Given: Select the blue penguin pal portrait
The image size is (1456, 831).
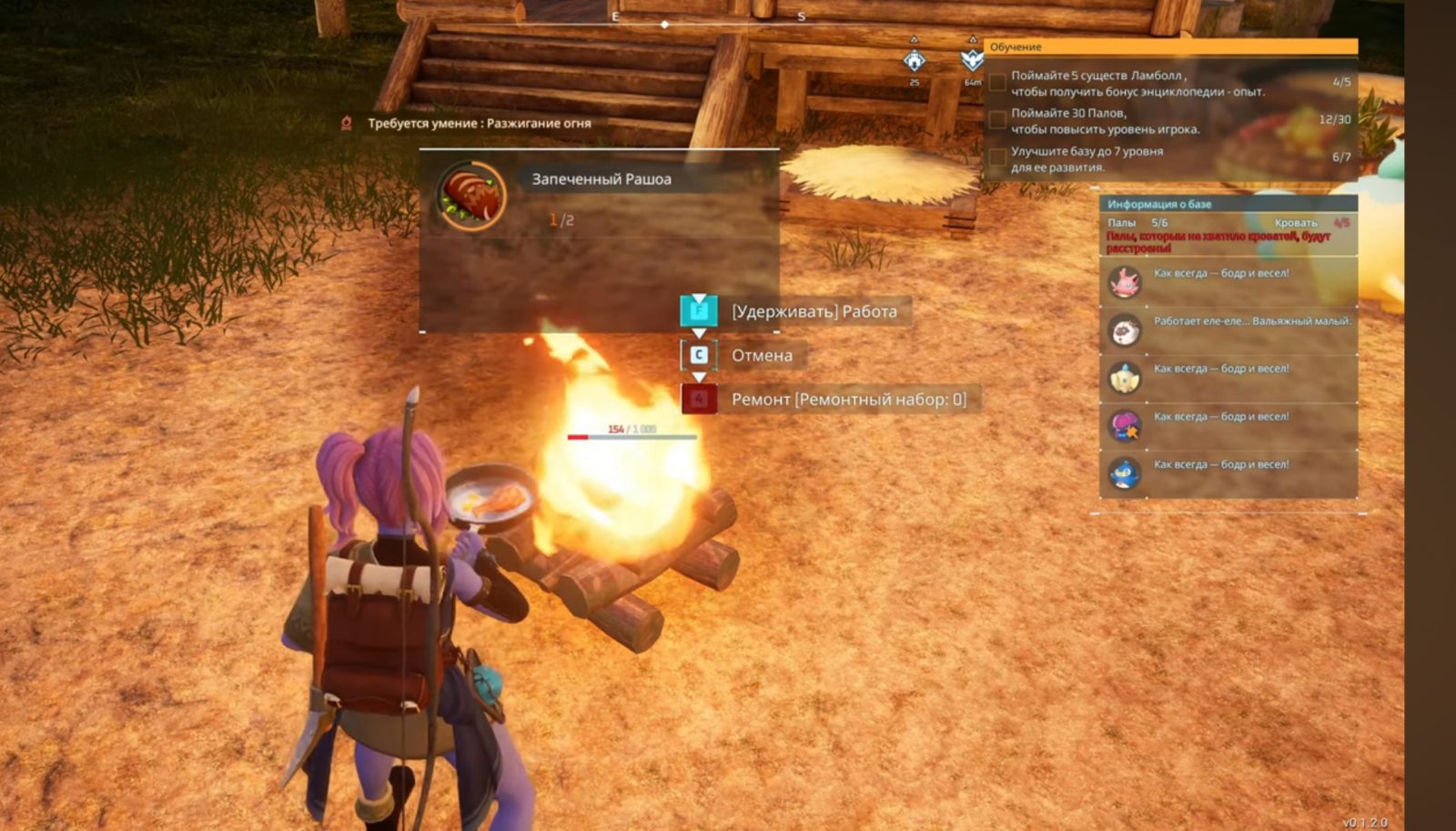Looking at the screenshot, I should coord(1125,473).
